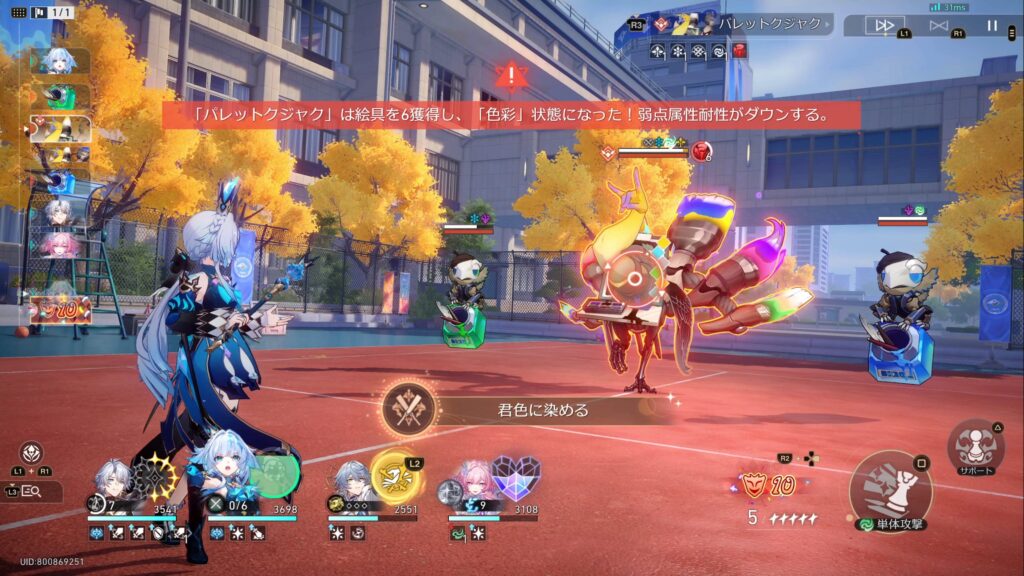Activate the golden bird ultimate icon
This screenshot has height=576, width=1024.
pyautogui.click(x=395, y=475)
